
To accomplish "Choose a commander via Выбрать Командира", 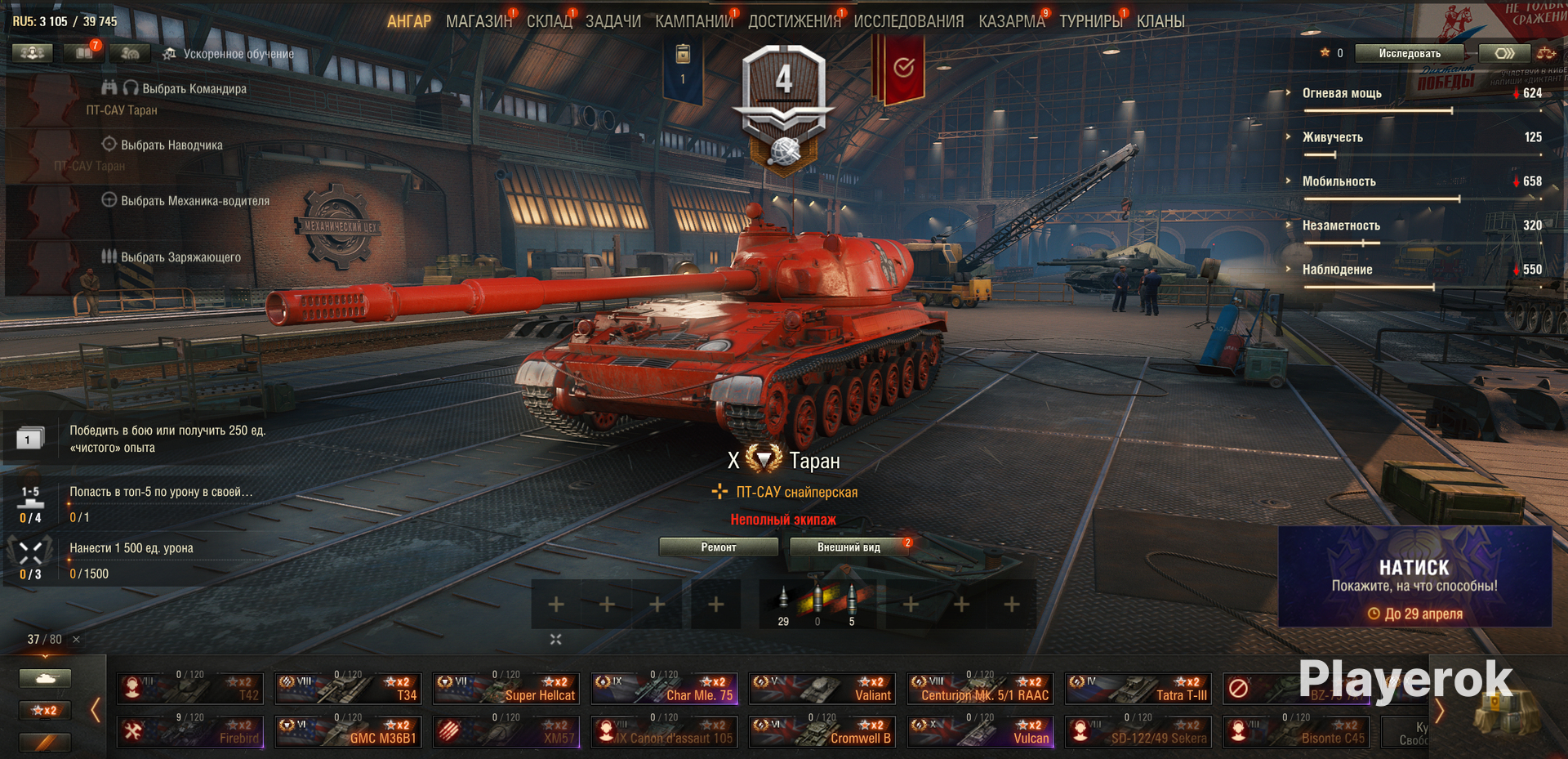I will [194, 89].
